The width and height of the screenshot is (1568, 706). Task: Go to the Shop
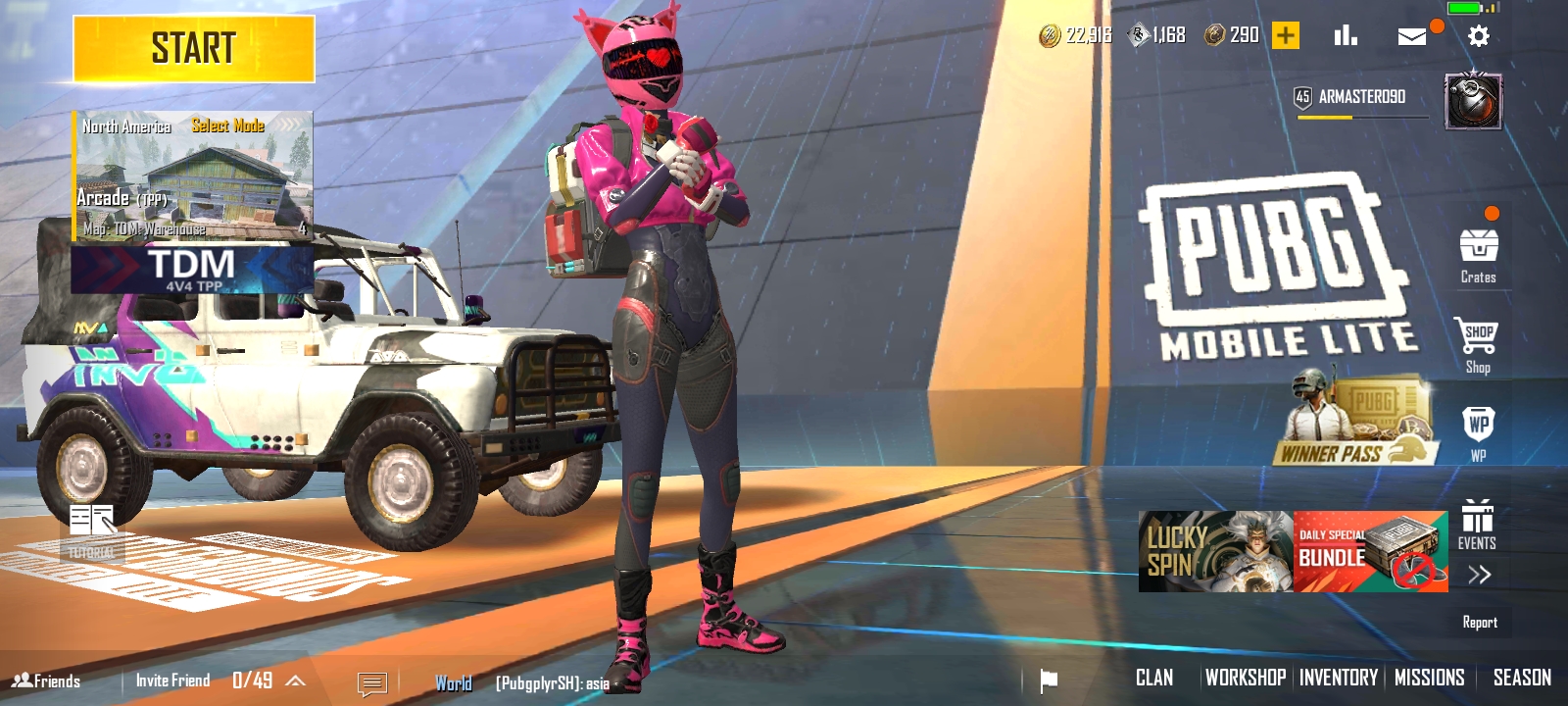point(1478,345)
